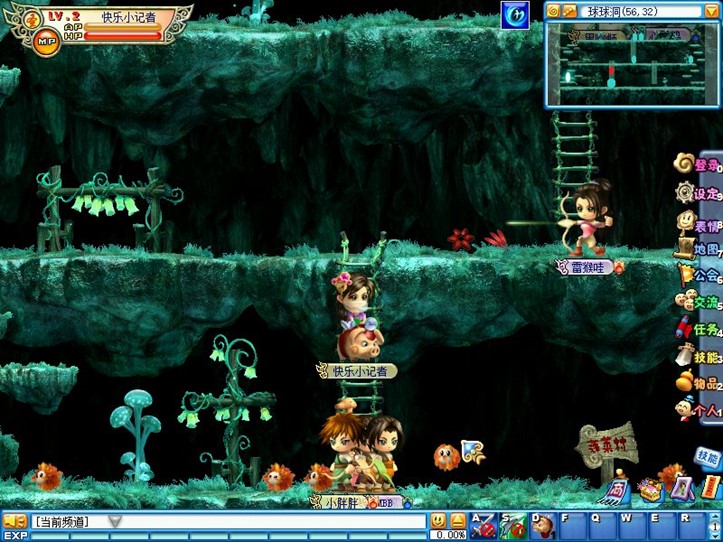Open the 表情 emotes menu
This screenshot has height=542, width=723.
(x=696, y=222)
